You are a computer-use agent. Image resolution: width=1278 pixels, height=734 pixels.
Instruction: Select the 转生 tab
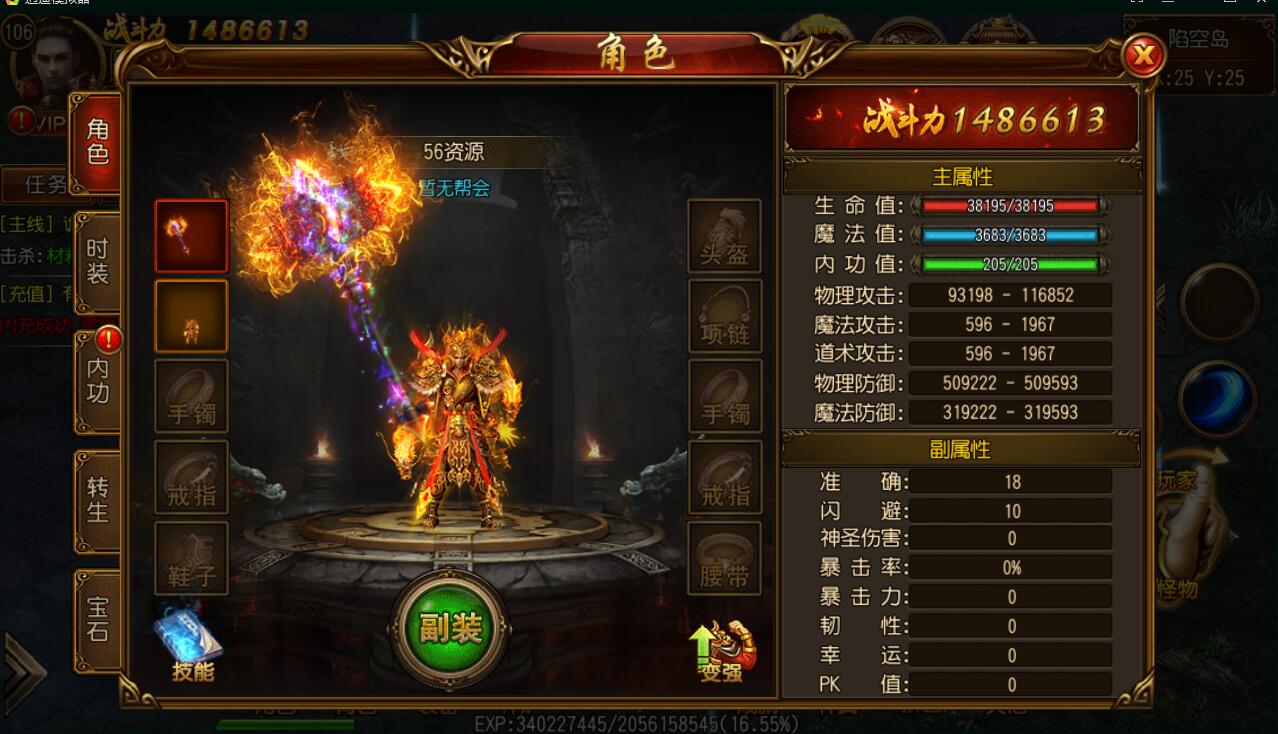[98, 500]
